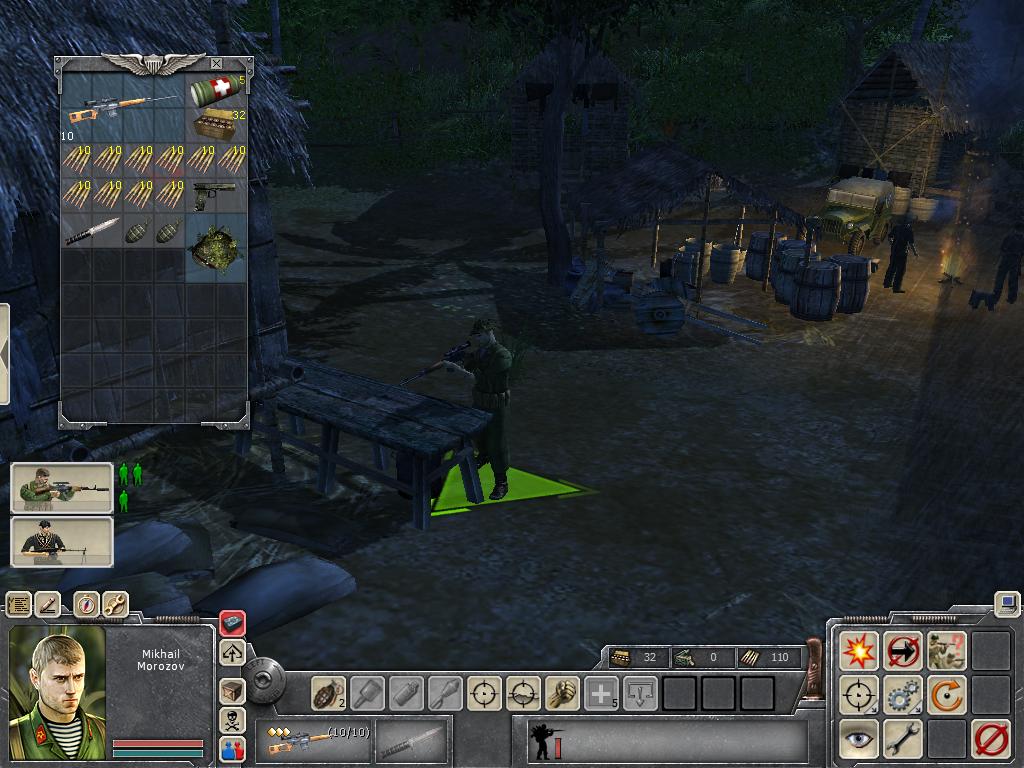This screenshot has height=768, width=1024.
Task: Select the ammo crate inventory item
Action: point(215,126)
